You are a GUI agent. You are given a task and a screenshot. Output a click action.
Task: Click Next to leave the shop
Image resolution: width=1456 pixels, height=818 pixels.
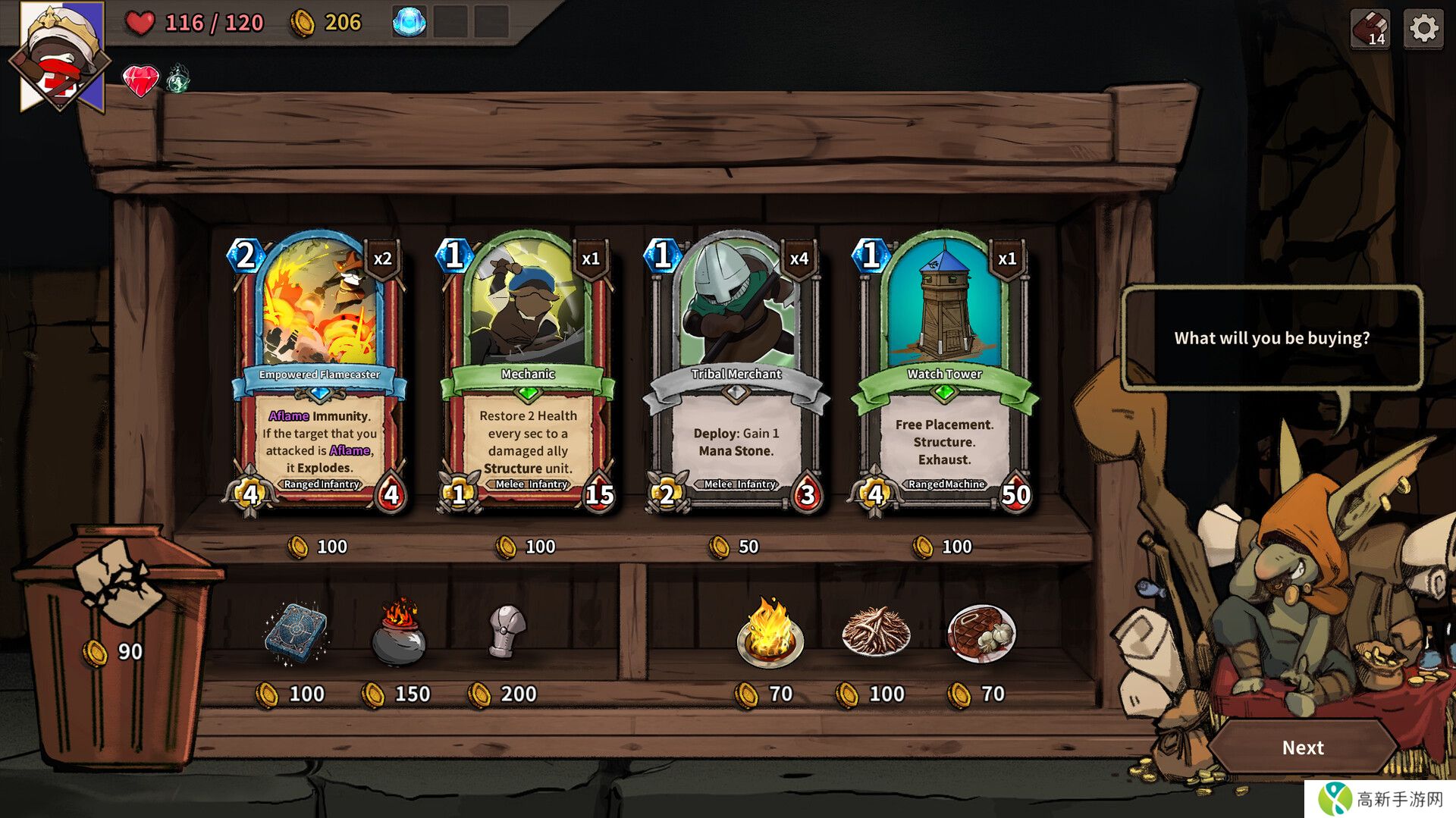(1302, 747)
